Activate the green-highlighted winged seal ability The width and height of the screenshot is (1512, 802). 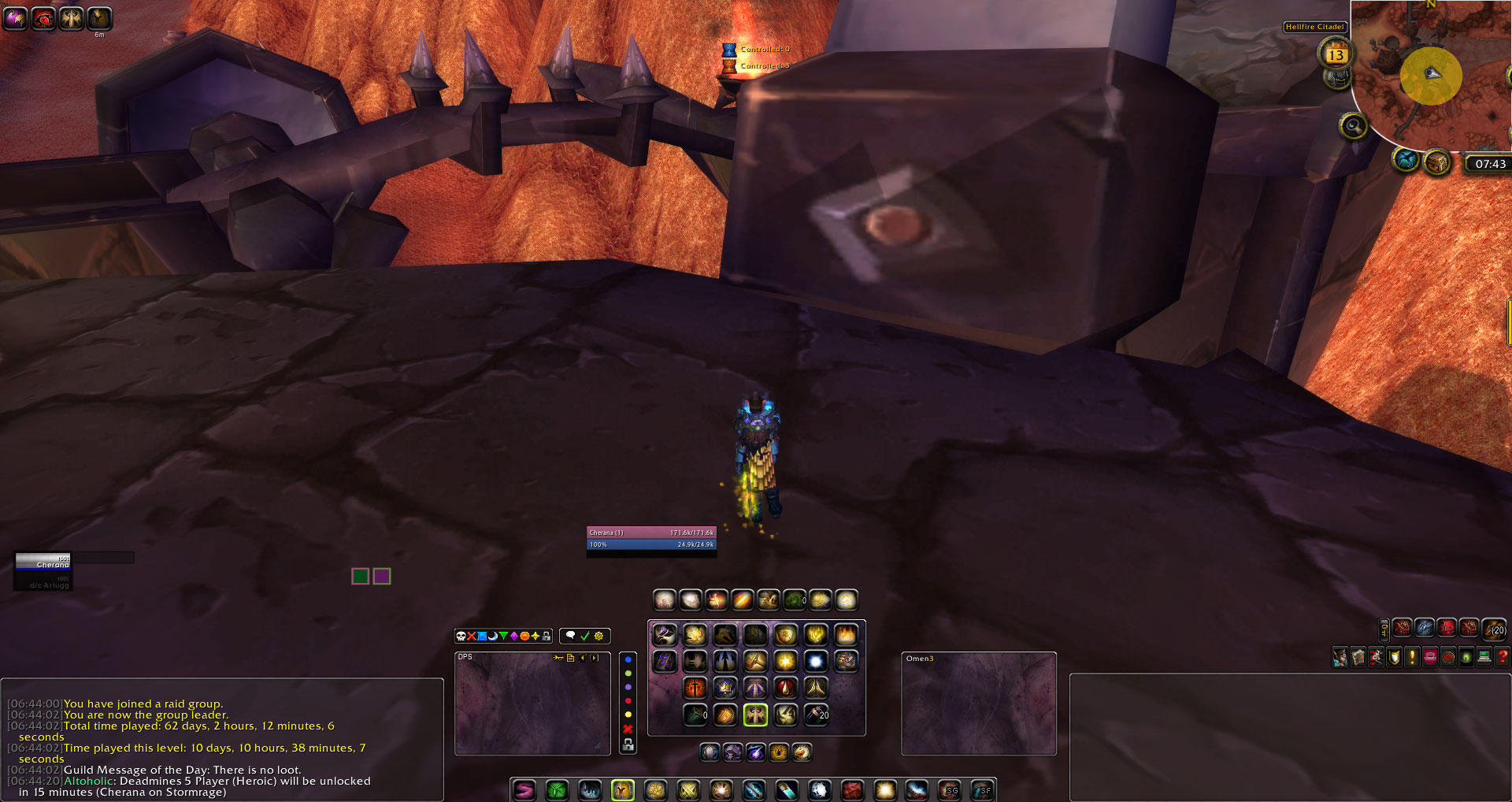pyautogui.click(x=755, y=715)
